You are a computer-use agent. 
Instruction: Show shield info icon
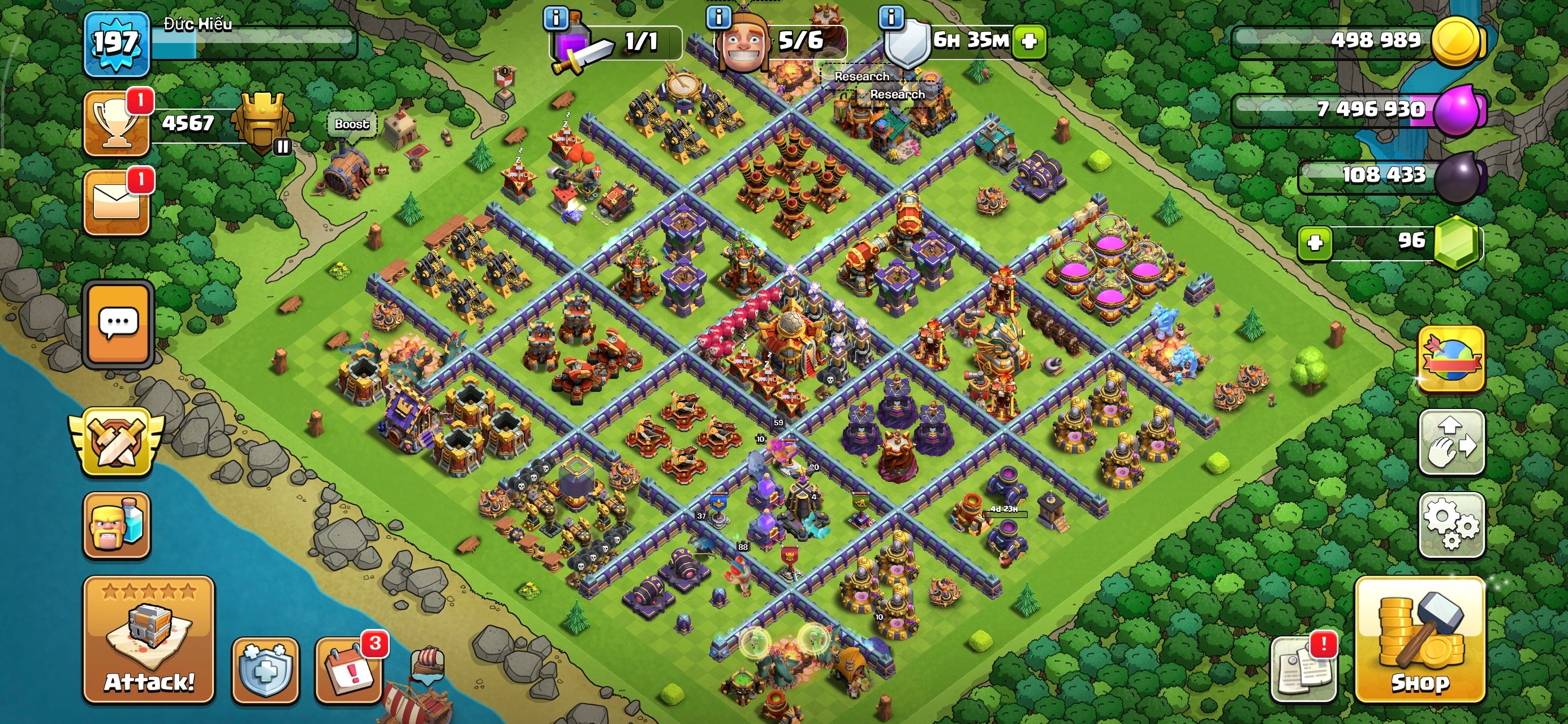(x=891, y=17)
